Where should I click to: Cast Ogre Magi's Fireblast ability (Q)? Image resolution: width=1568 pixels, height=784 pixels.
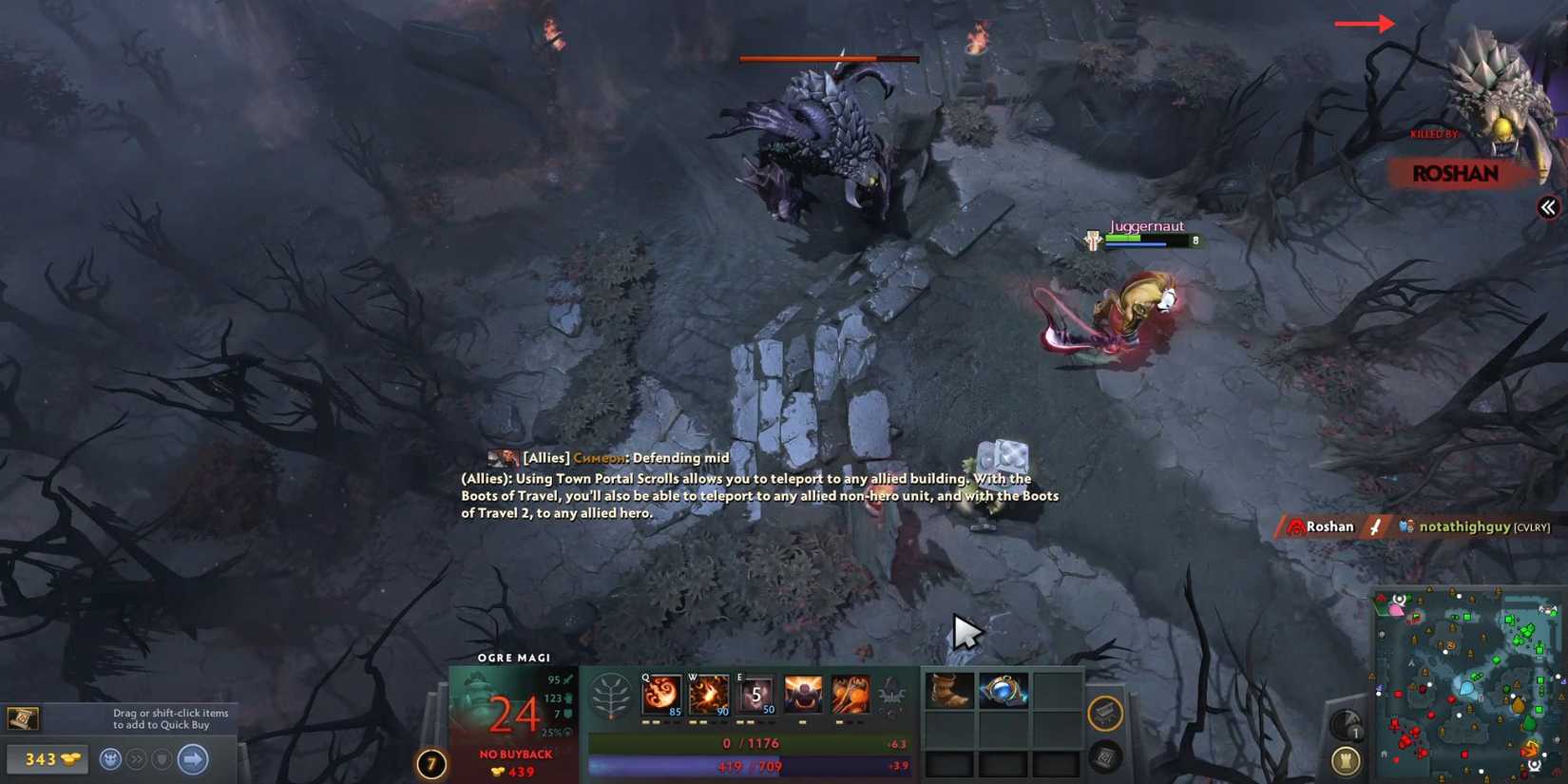tap(660, 695)
